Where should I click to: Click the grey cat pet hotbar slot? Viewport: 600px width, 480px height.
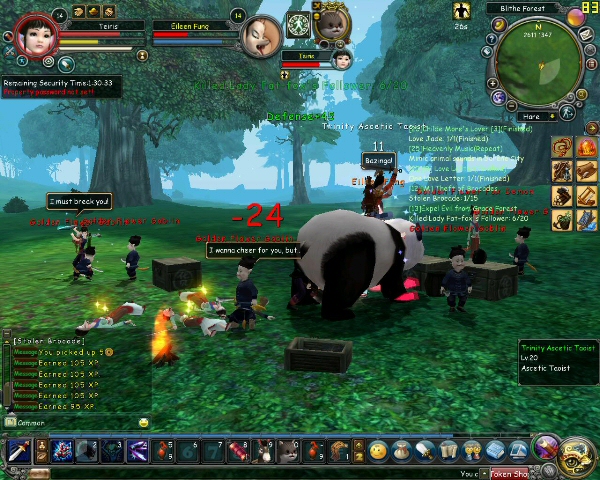pyautogui.click(x=288, y=451)
